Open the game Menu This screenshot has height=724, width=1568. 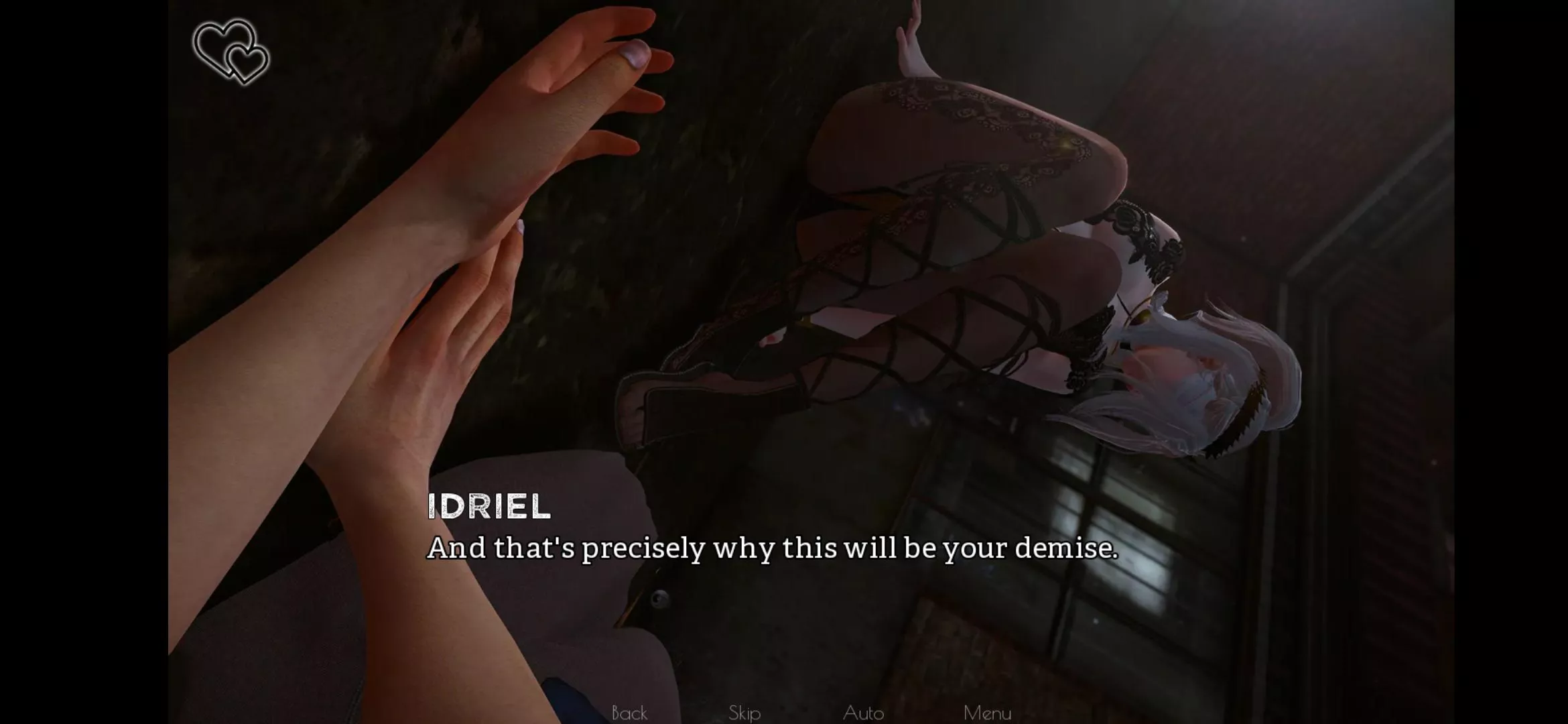pyautogui.click(x=987, y=712)
